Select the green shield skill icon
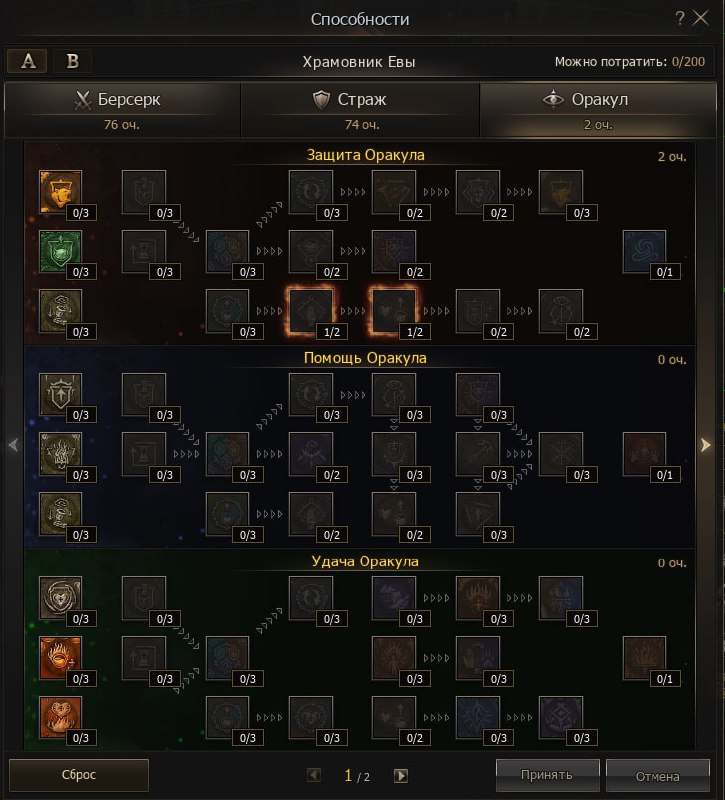 pyautogui.click(x=60, y=250)
